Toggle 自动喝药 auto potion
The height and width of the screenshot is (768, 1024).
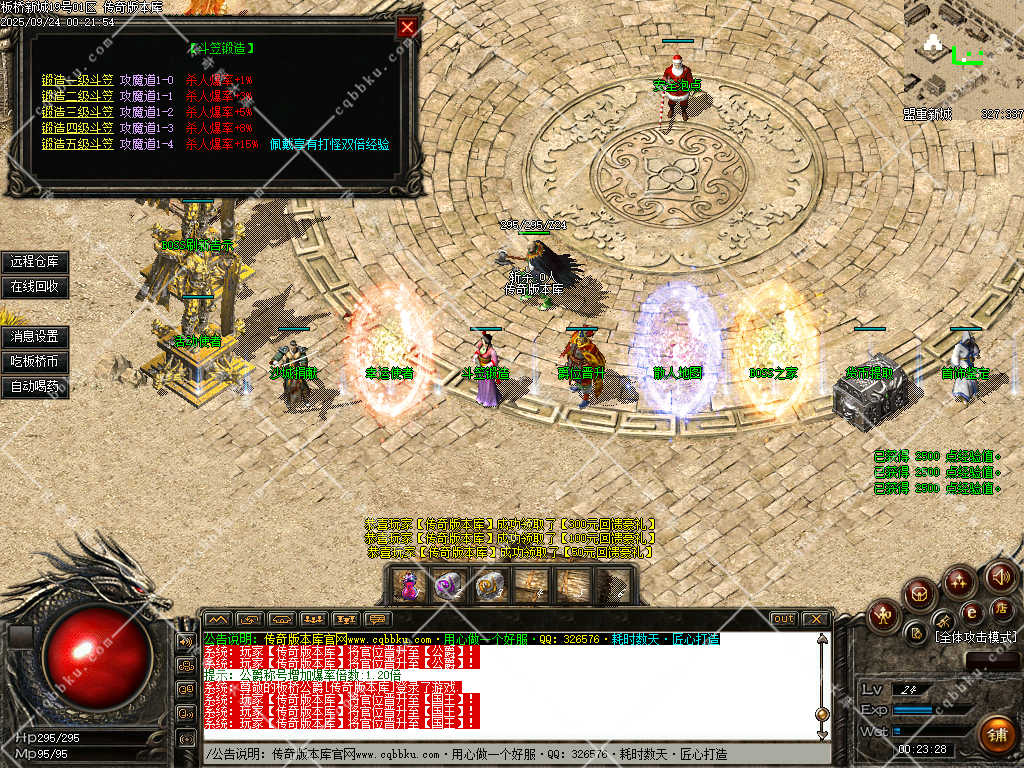[x=35, y=386]
